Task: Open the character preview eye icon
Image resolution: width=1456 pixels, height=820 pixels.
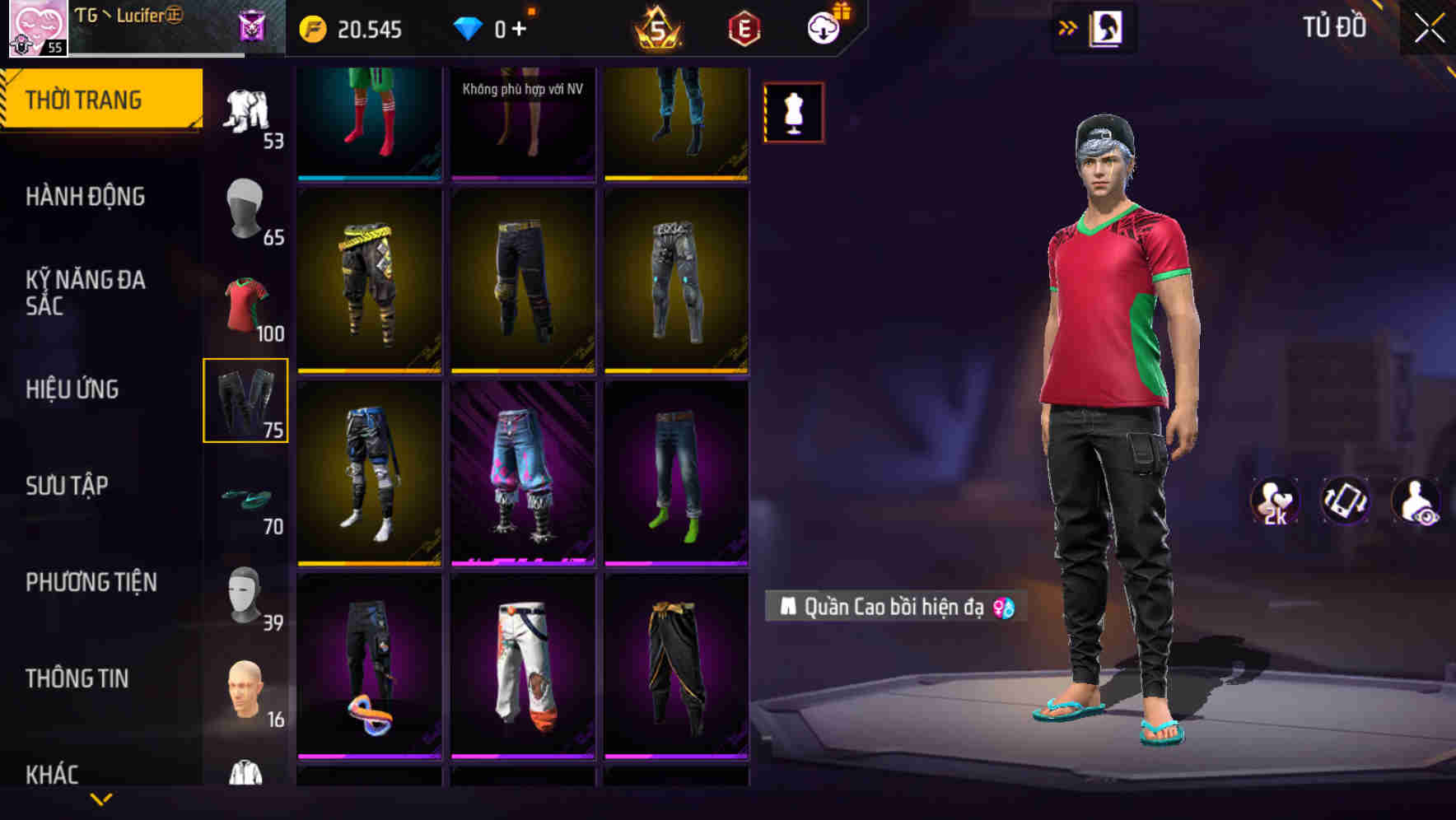Action: click(x=1413, y=502)
